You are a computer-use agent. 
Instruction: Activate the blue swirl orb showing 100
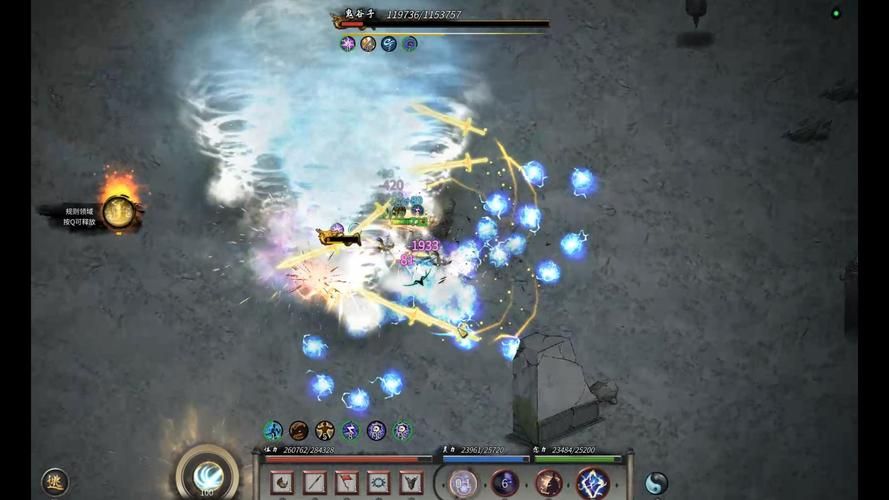tap(207, 475)
